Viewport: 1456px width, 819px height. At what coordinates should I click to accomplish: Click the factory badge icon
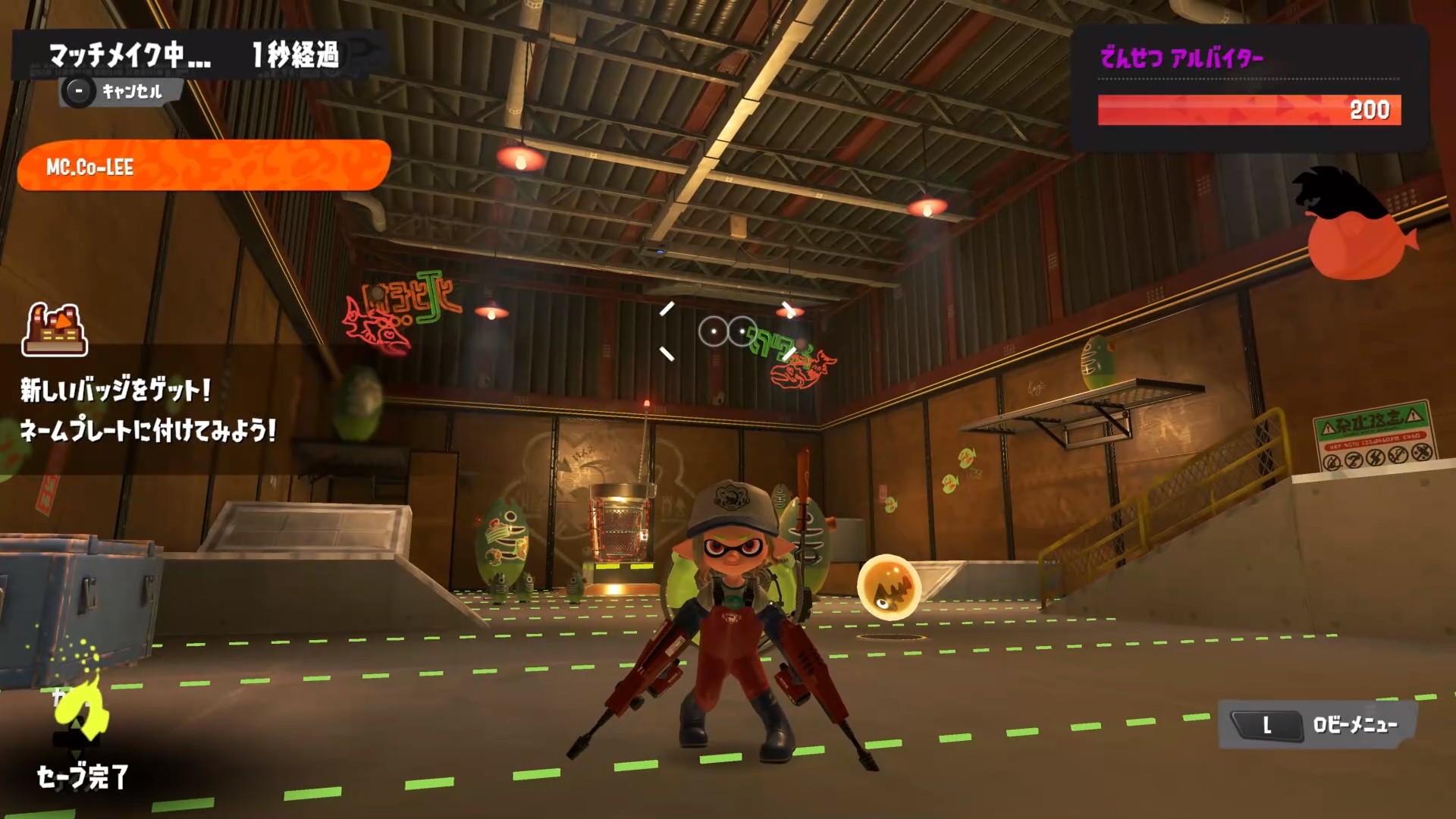(55, 331)
